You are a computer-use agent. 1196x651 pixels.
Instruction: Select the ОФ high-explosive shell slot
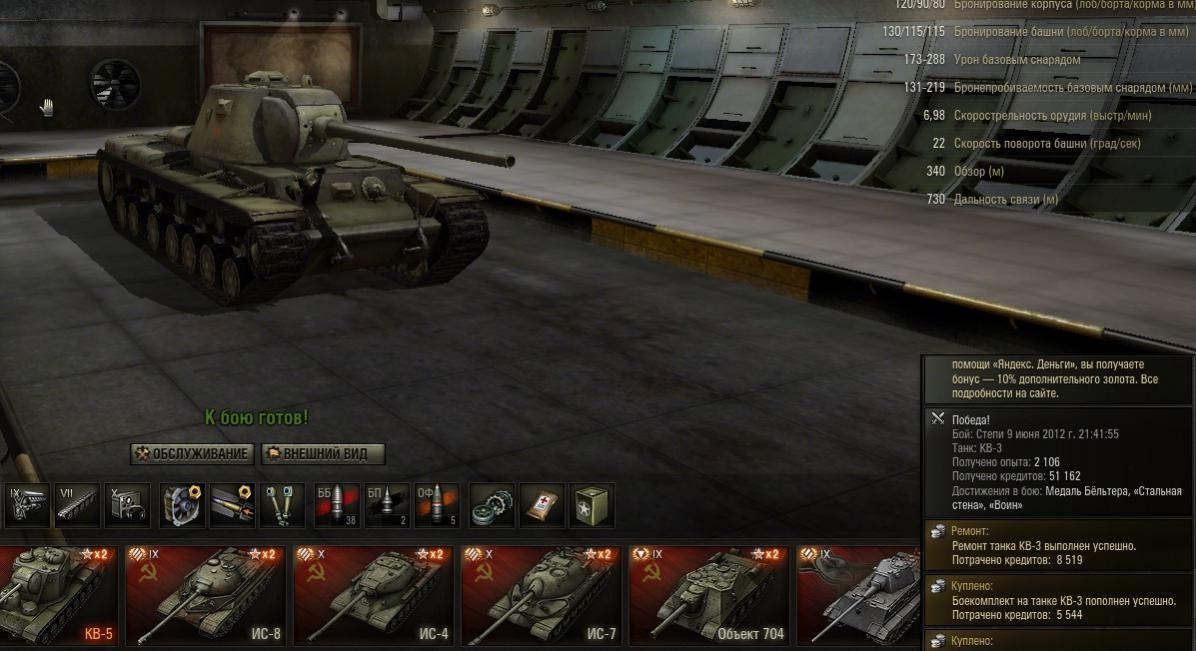(437, 505)
